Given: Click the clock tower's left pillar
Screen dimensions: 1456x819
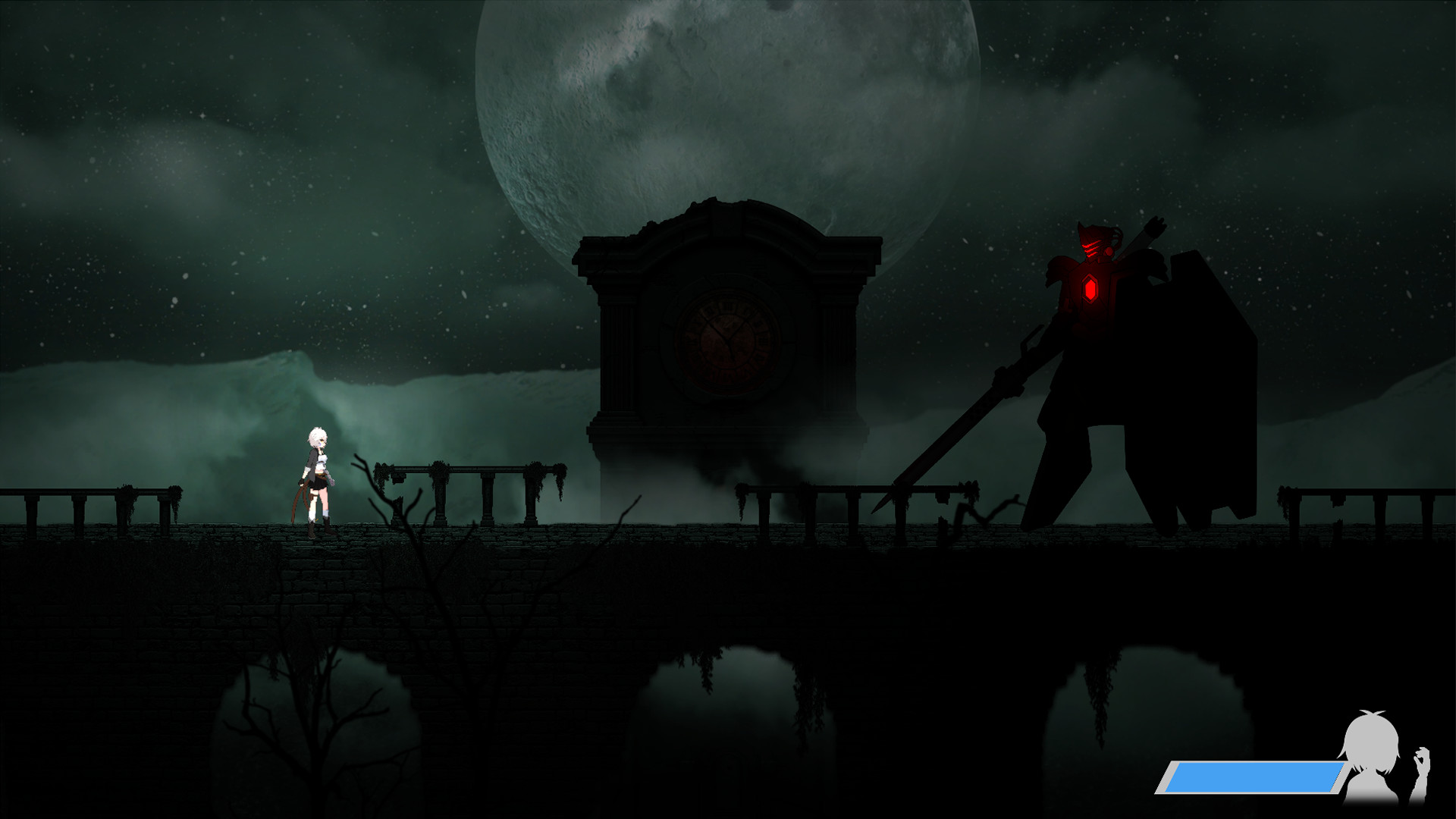Looking at the screenshot, I should 618,356.
